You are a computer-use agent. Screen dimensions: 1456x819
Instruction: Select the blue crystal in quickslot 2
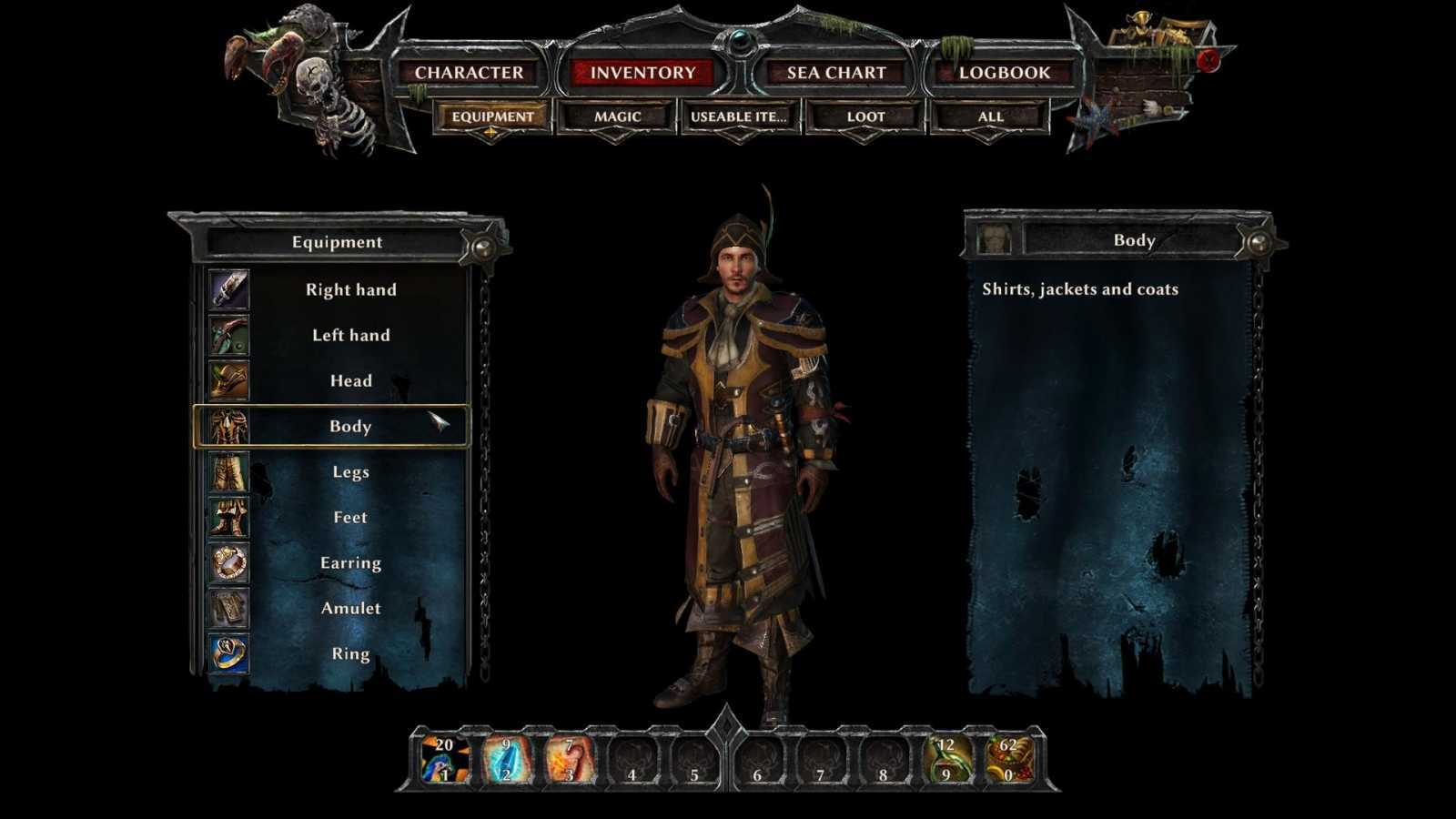pos(505,760)
